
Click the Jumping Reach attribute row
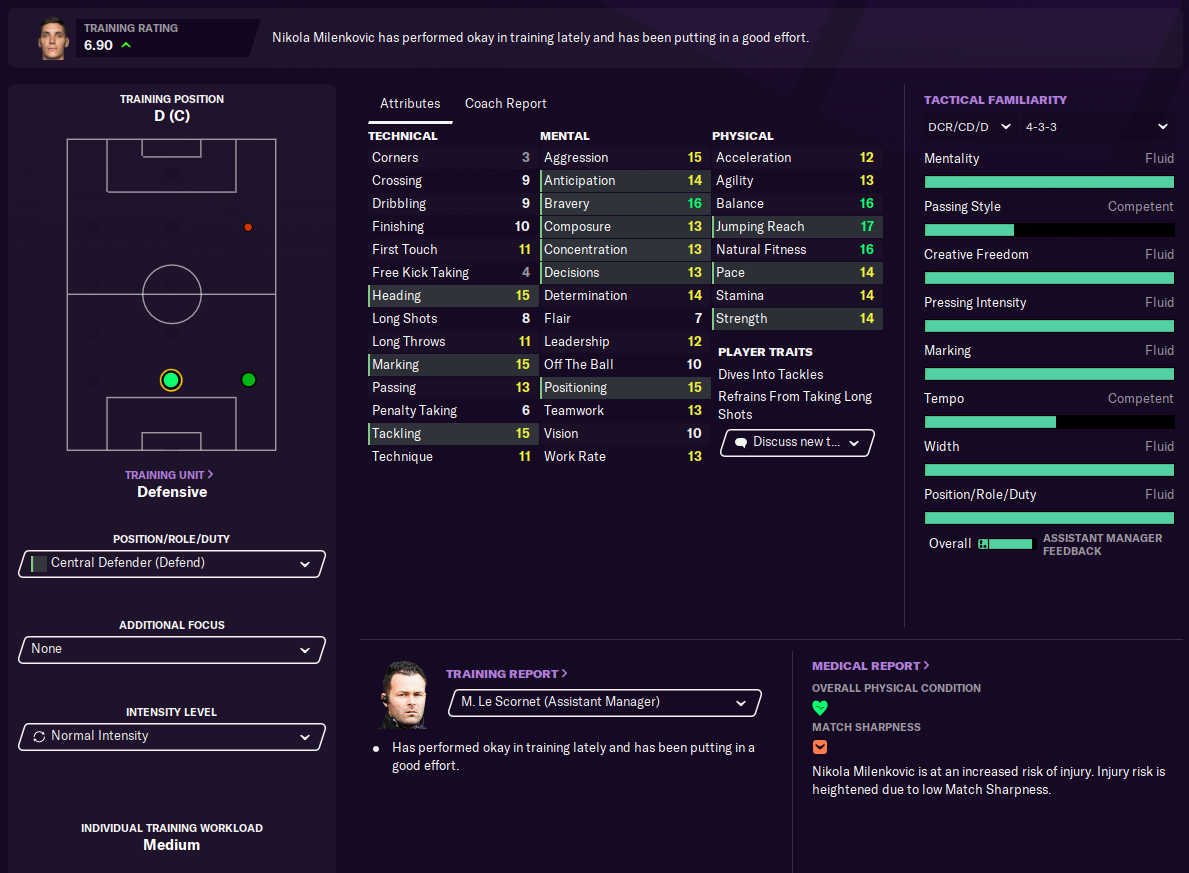click(796, 227)
